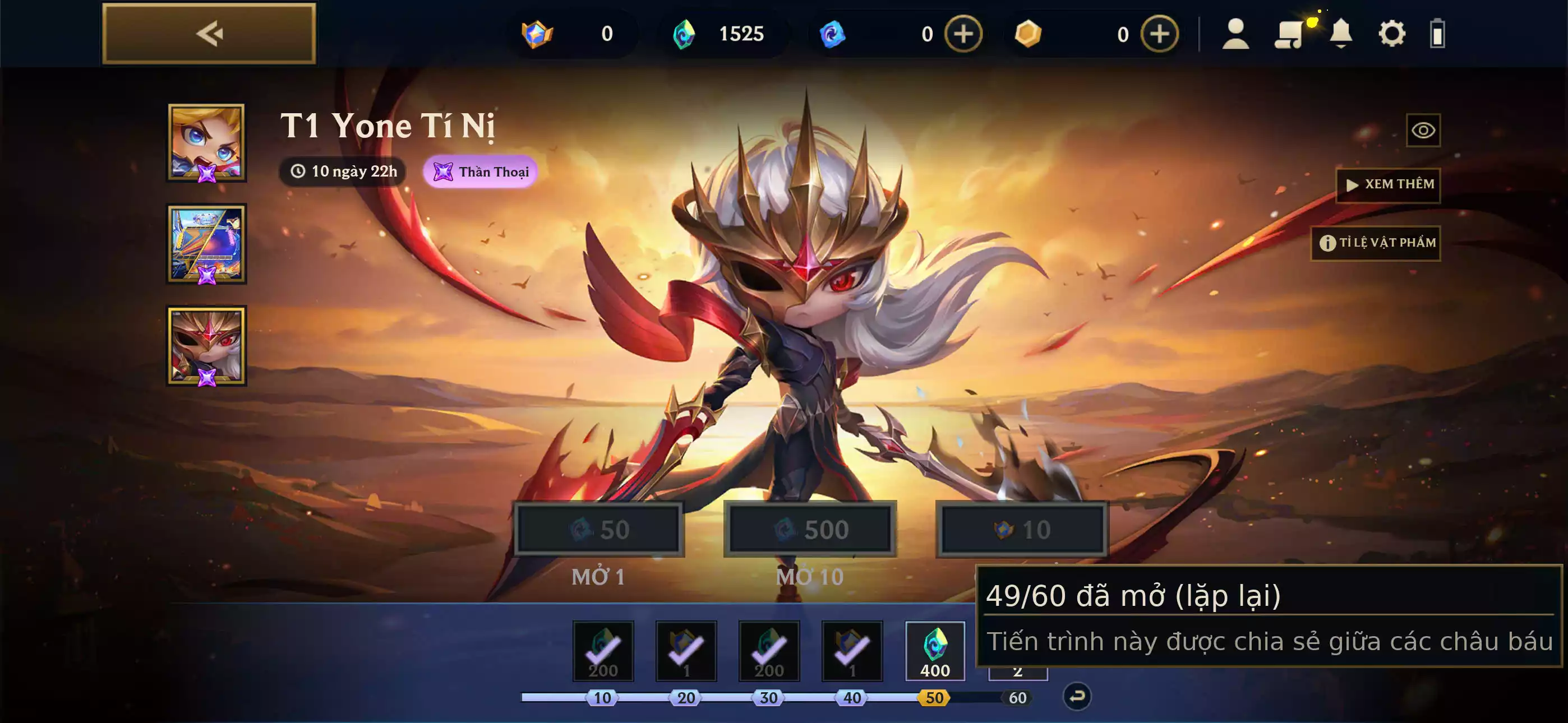Open the settings gear

pyautogui.click(x=1392, y=34)
